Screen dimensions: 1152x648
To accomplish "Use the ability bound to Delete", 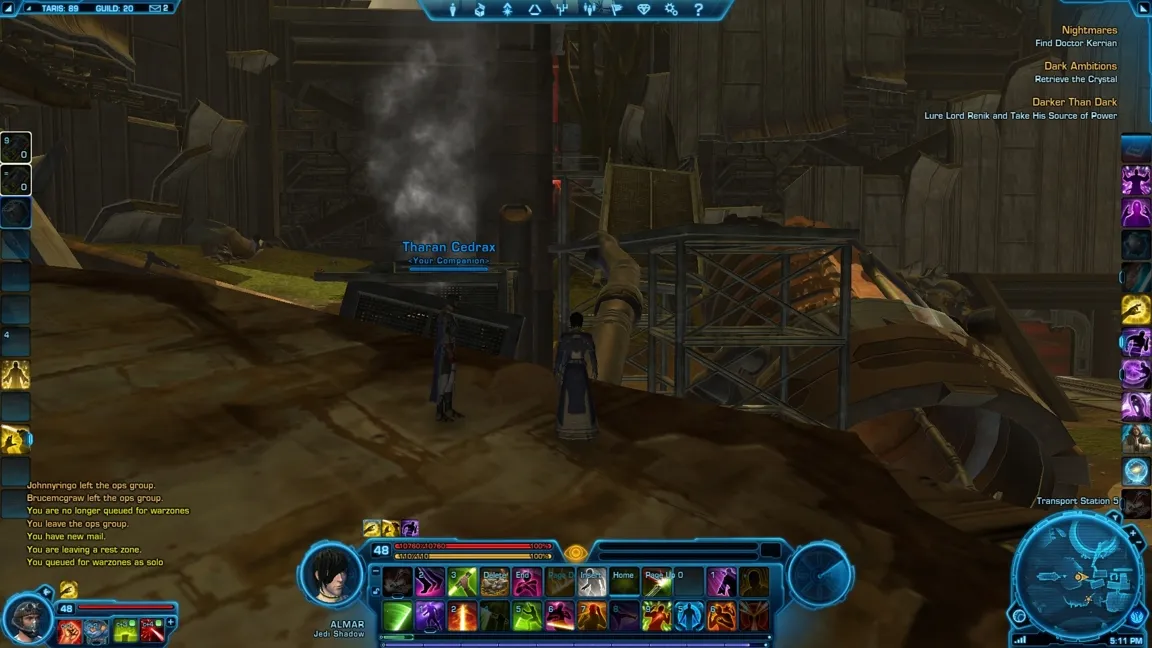I will pos(495,582).
